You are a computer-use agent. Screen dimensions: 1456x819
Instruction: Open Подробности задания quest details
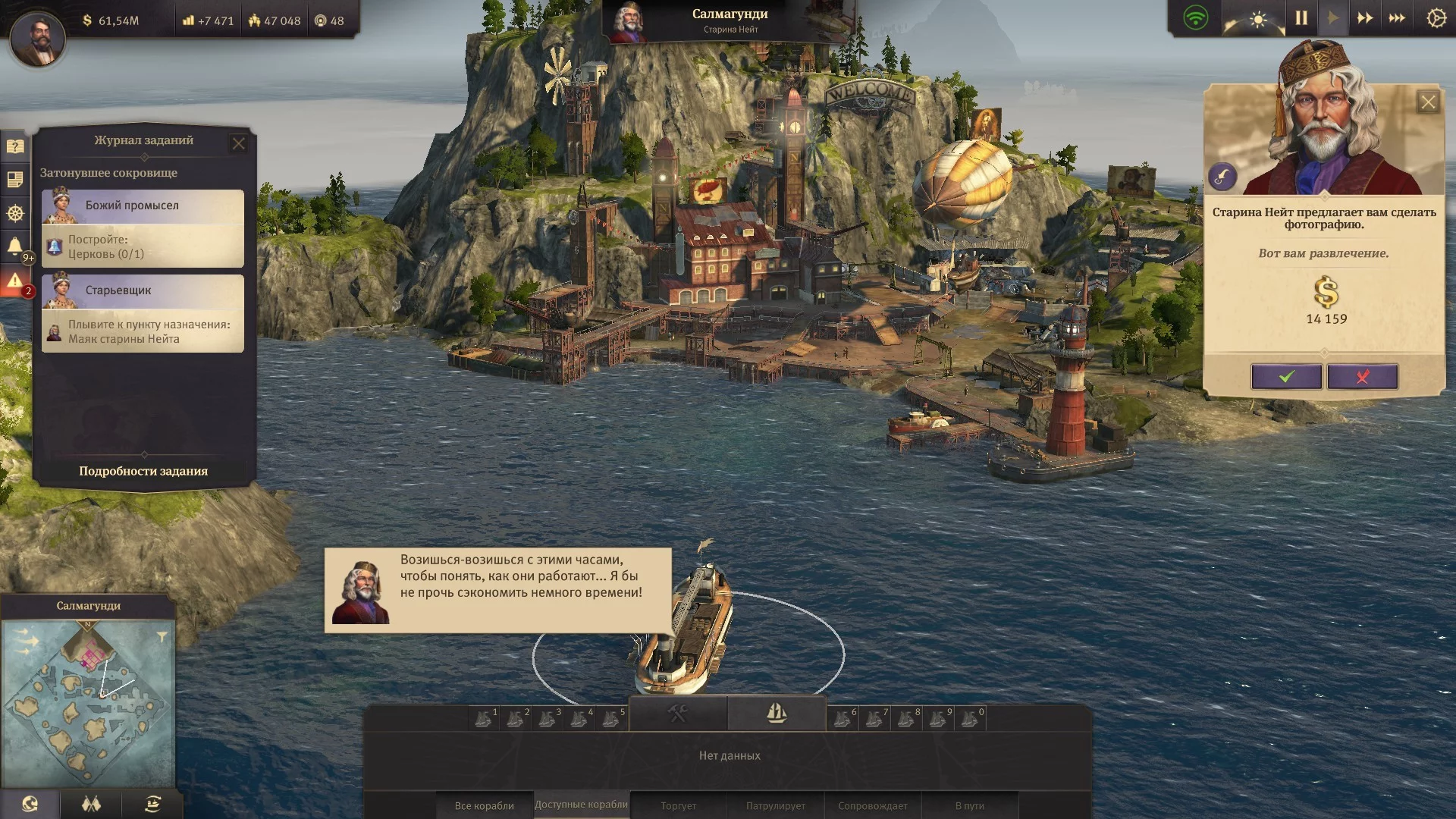[143, 471]
